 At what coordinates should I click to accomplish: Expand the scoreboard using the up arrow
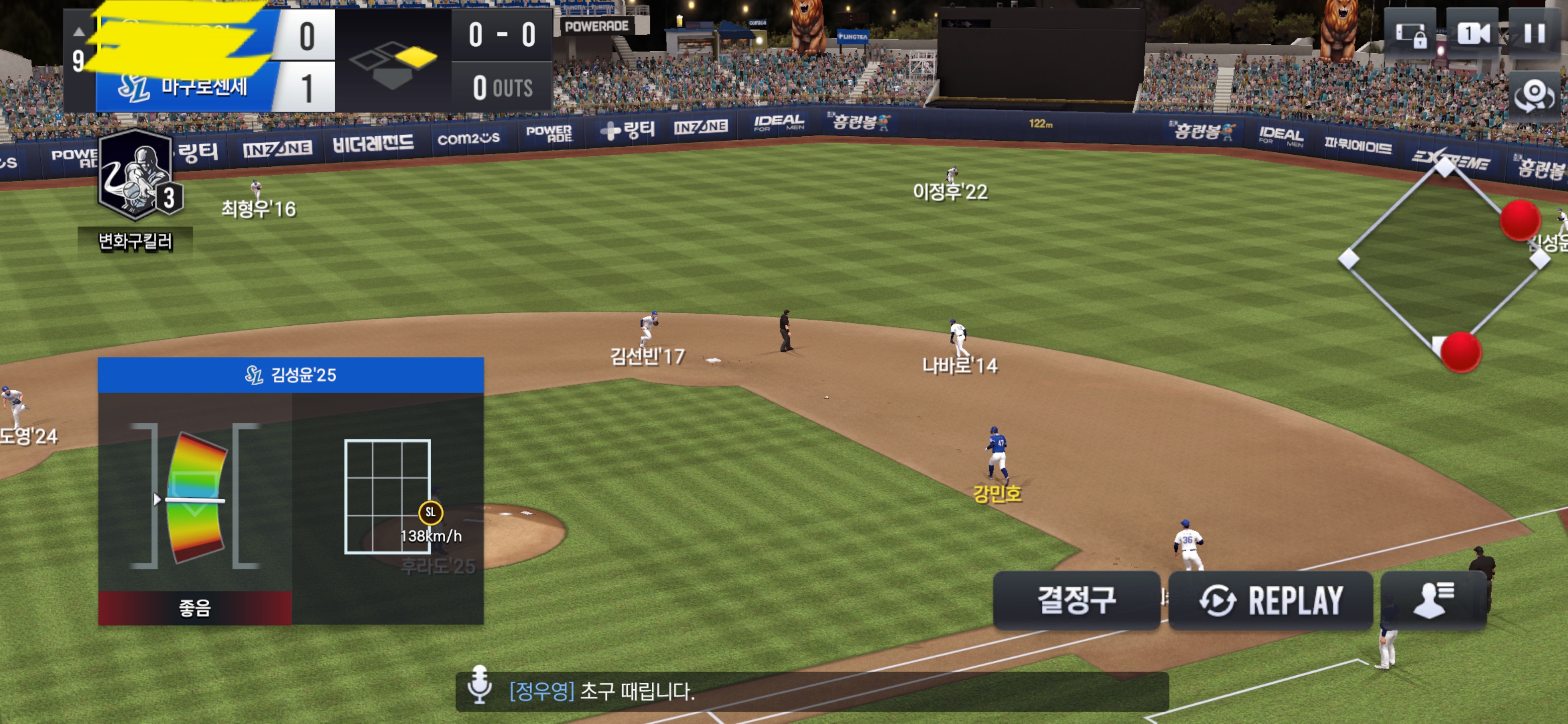pos(78,32)
